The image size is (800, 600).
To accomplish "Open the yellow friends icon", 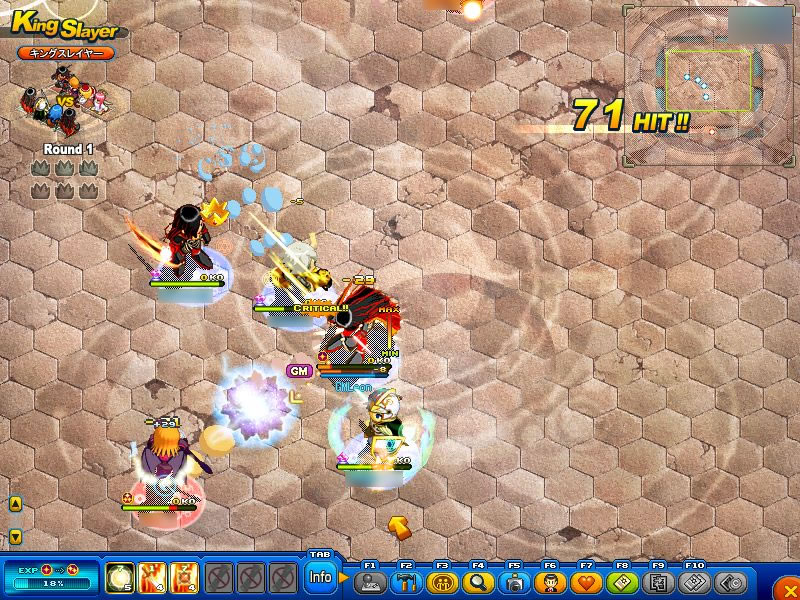I will point(442,582).
